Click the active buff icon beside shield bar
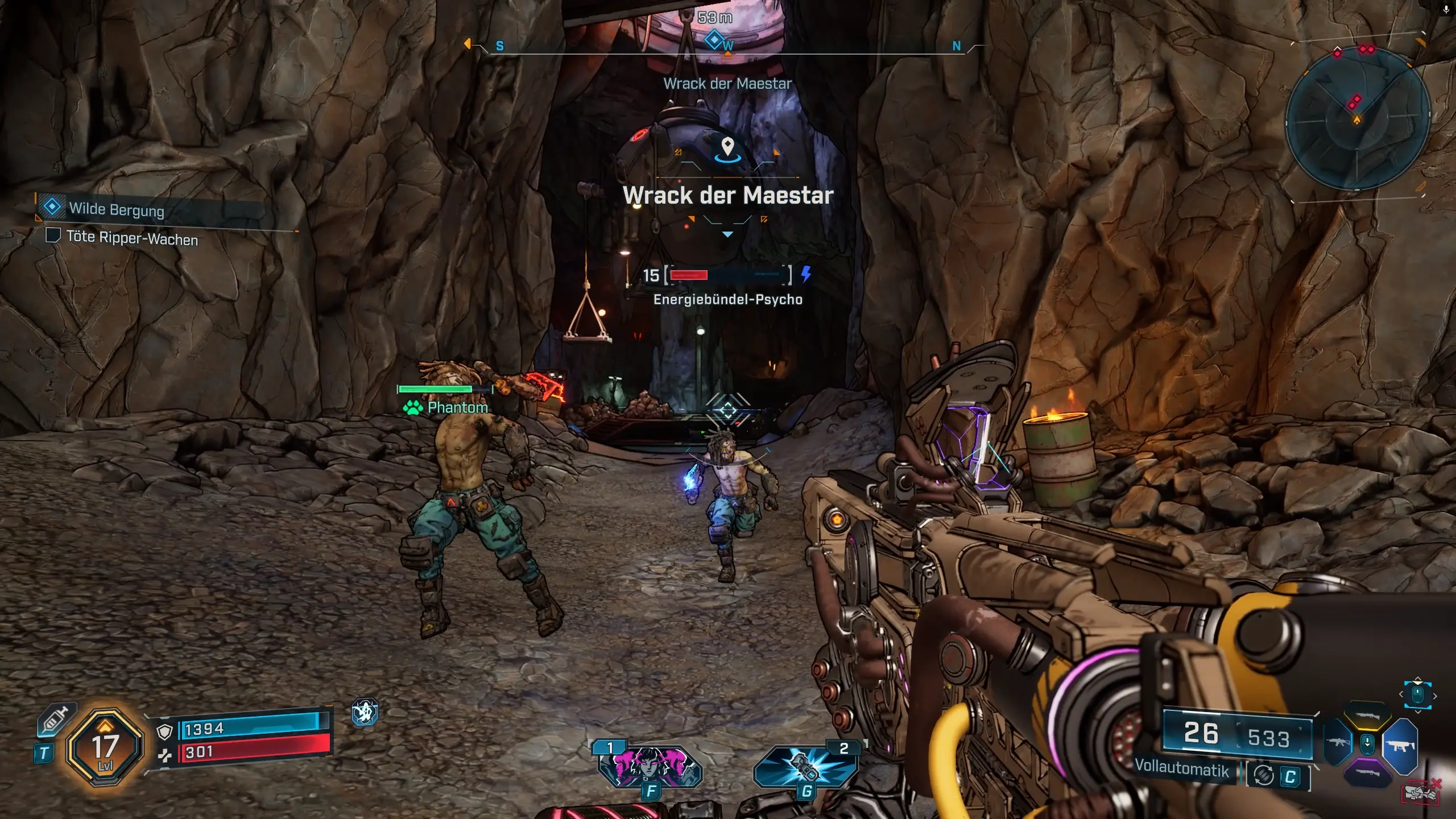The width and height of the screenshot is (1456, 819). [365, 712]
